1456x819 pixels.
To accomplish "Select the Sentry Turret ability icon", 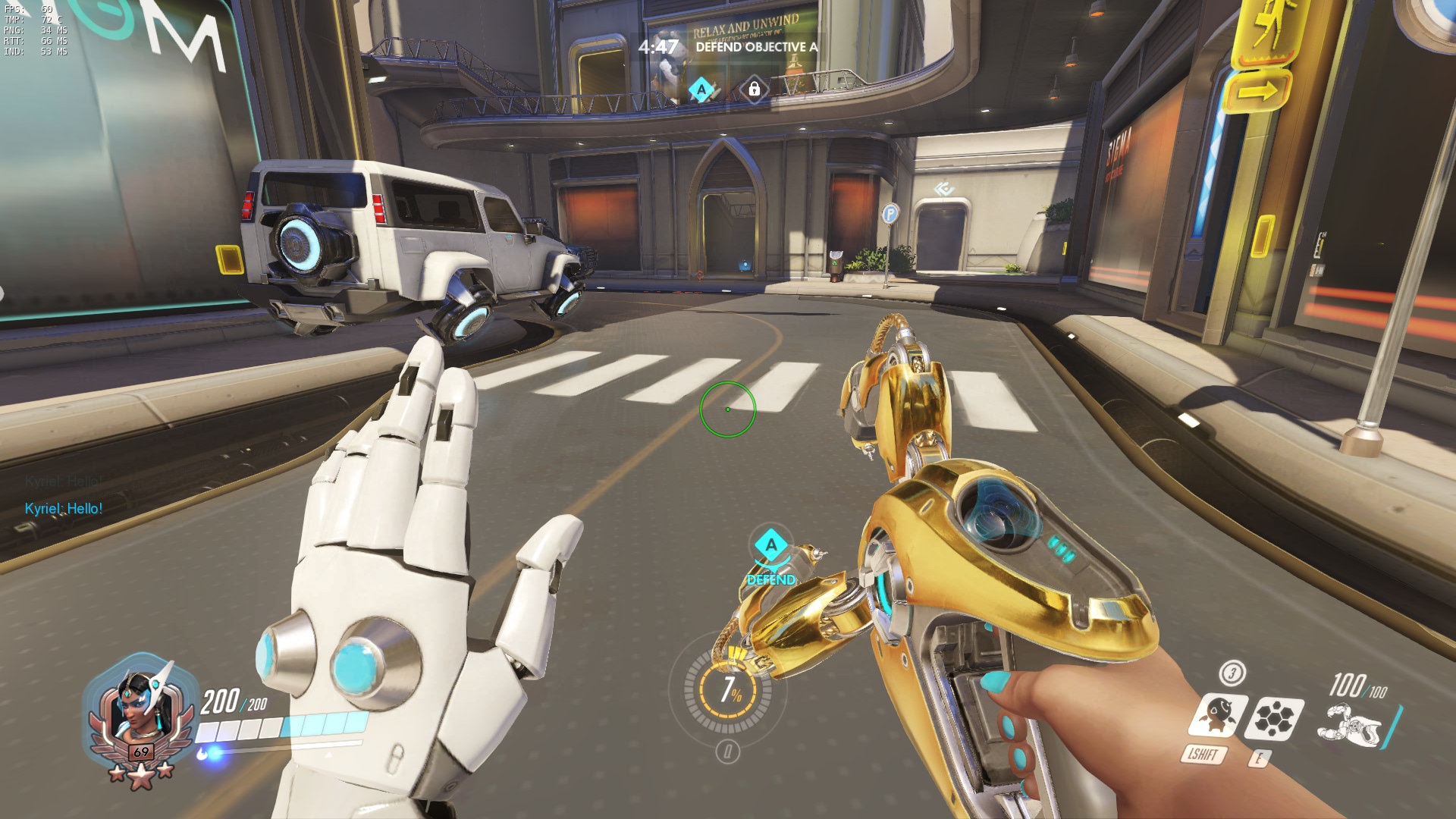I will pos(1216,715).
